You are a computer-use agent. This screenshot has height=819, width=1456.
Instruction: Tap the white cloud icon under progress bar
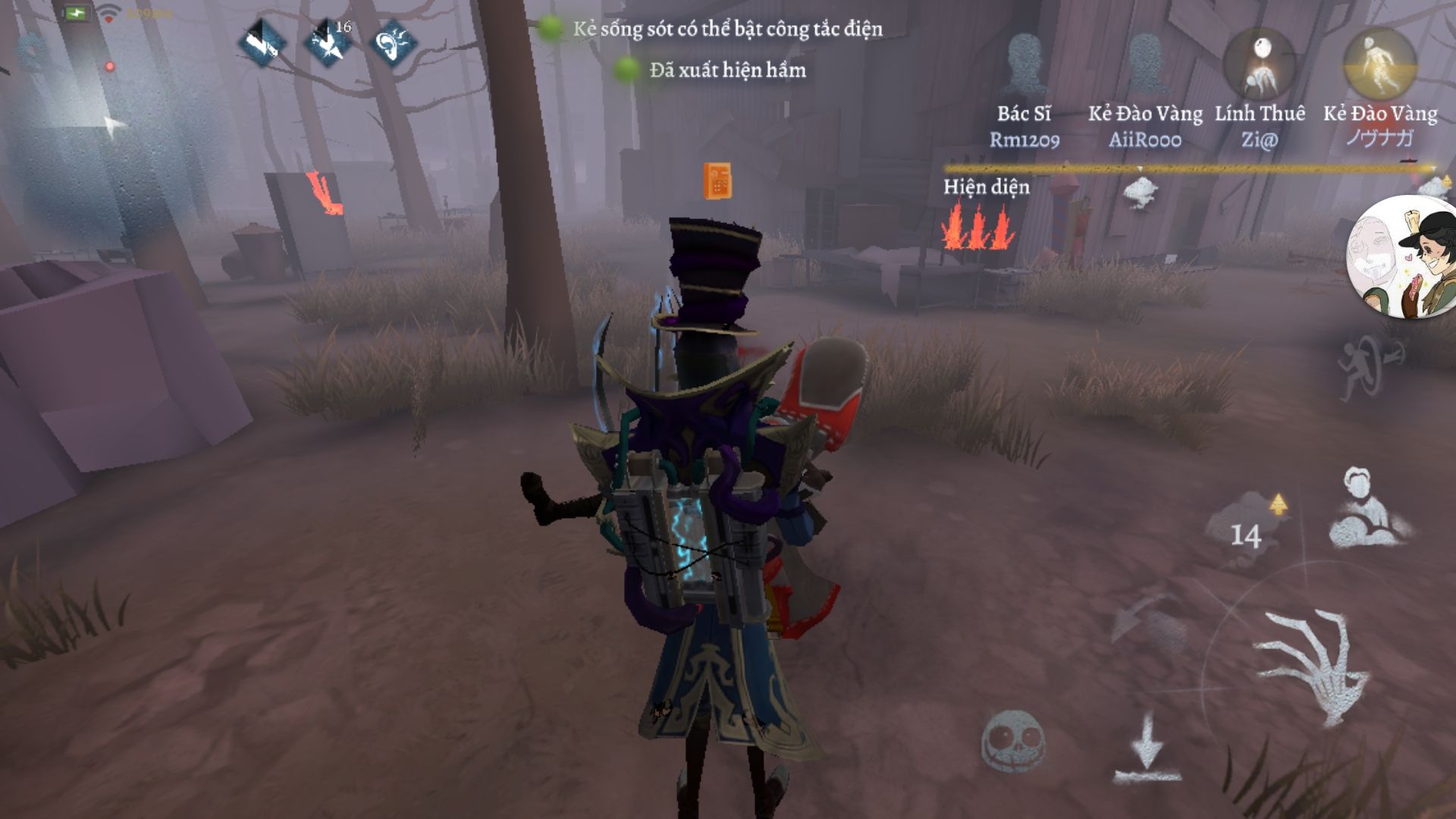tap(1141, 193)
